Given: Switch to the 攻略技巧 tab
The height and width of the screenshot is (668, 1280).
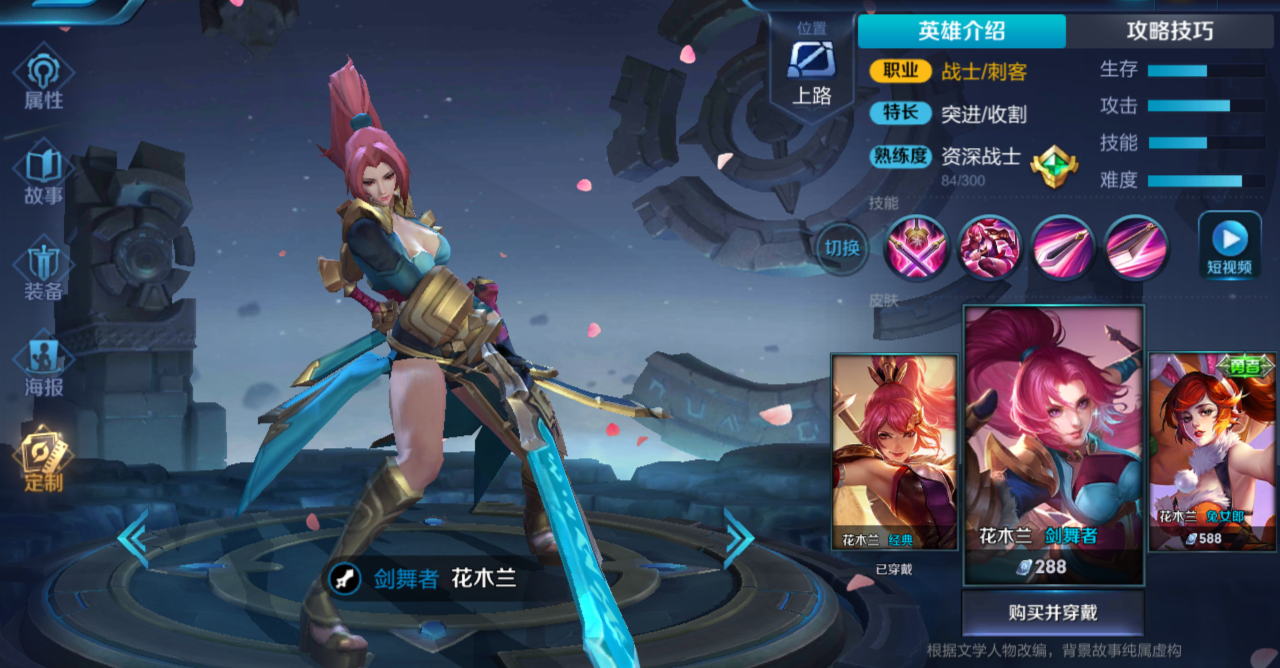Looking at the screenshot, I should (1169, 31).
